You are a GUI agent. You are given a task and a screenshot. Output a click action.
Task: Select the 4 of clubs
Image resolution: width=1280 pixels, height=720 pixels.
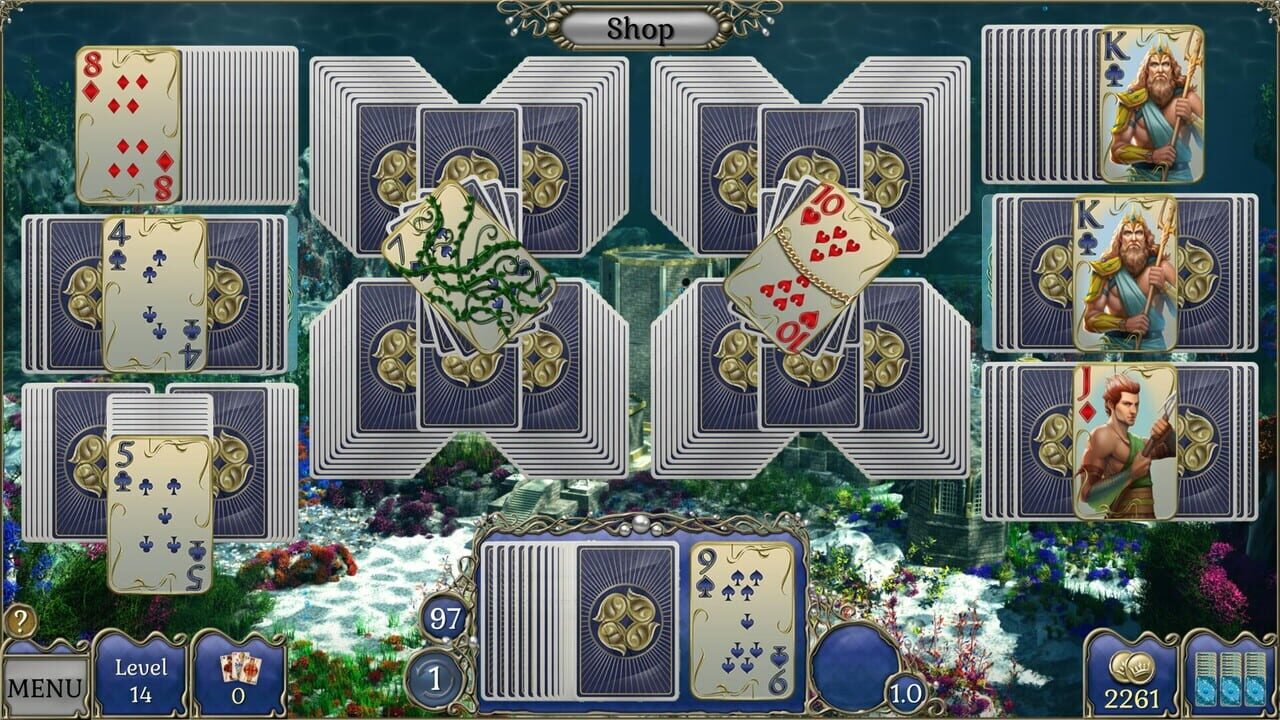(x=158, y=290)
